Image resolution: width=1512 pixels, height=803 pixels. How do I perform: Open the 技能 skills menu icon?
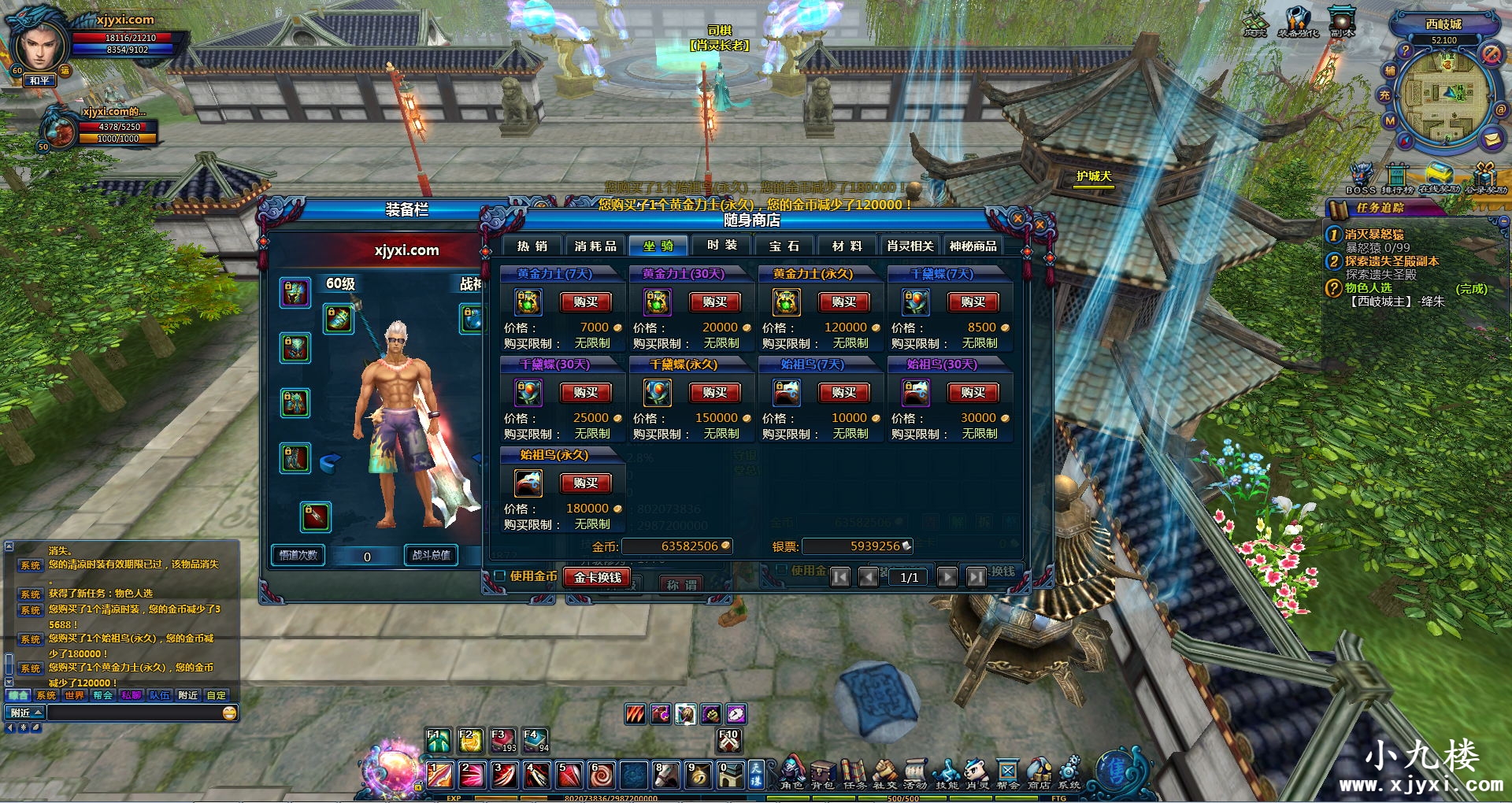(946, 772)
